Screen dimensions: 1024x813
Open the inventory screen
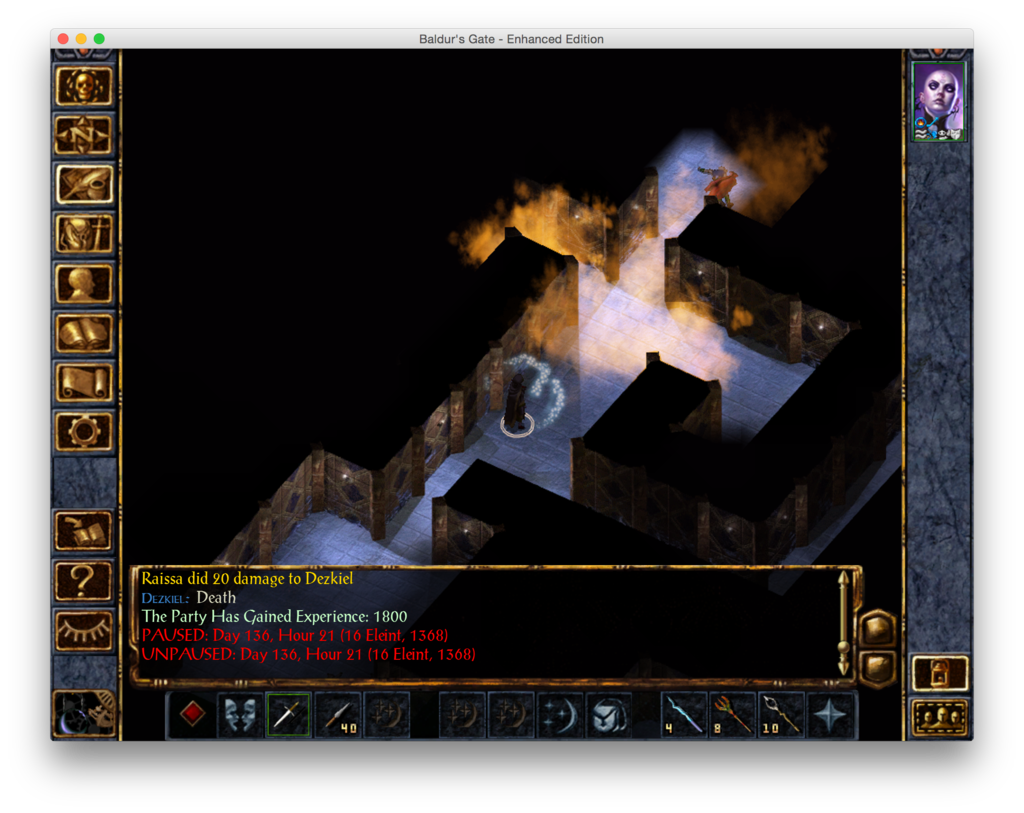coord(84,234)
